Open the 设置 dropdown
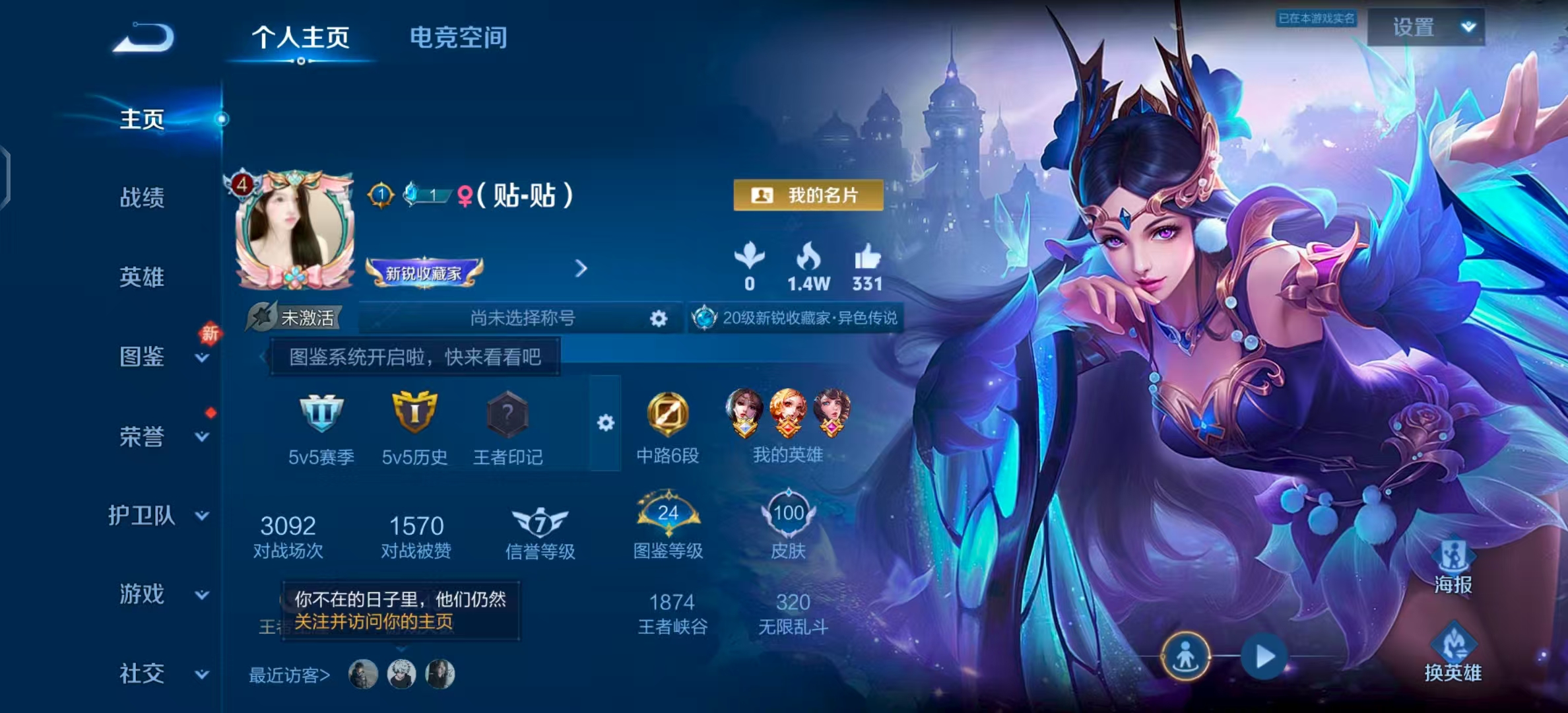Screen dimensions: 1568x713 (1426, 27)
